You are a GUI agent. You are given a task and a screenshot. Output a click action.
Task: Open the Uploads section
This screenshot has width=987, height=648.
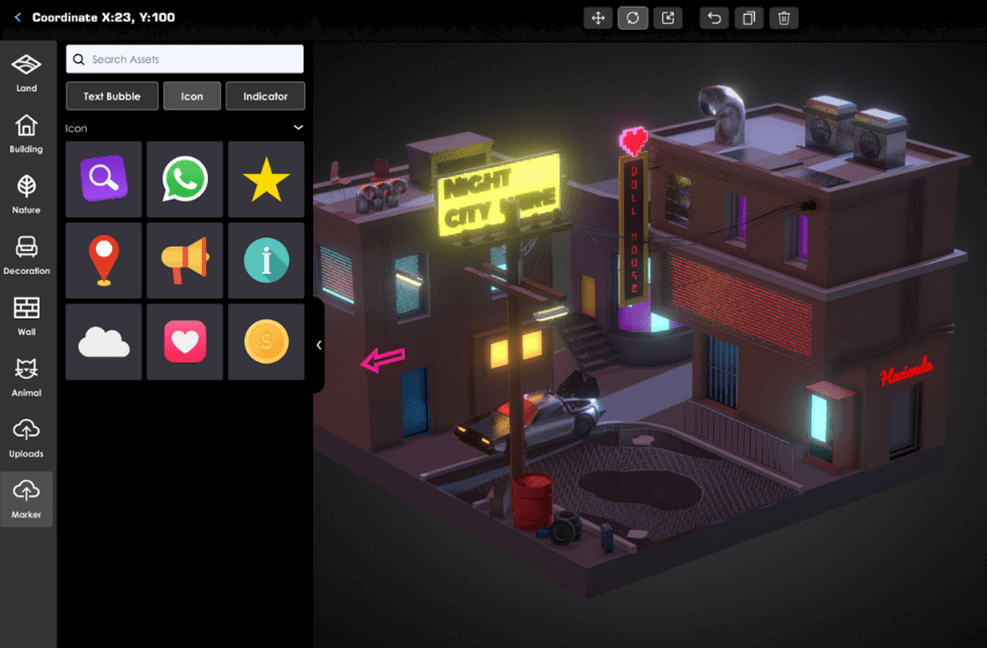point(27,438)
